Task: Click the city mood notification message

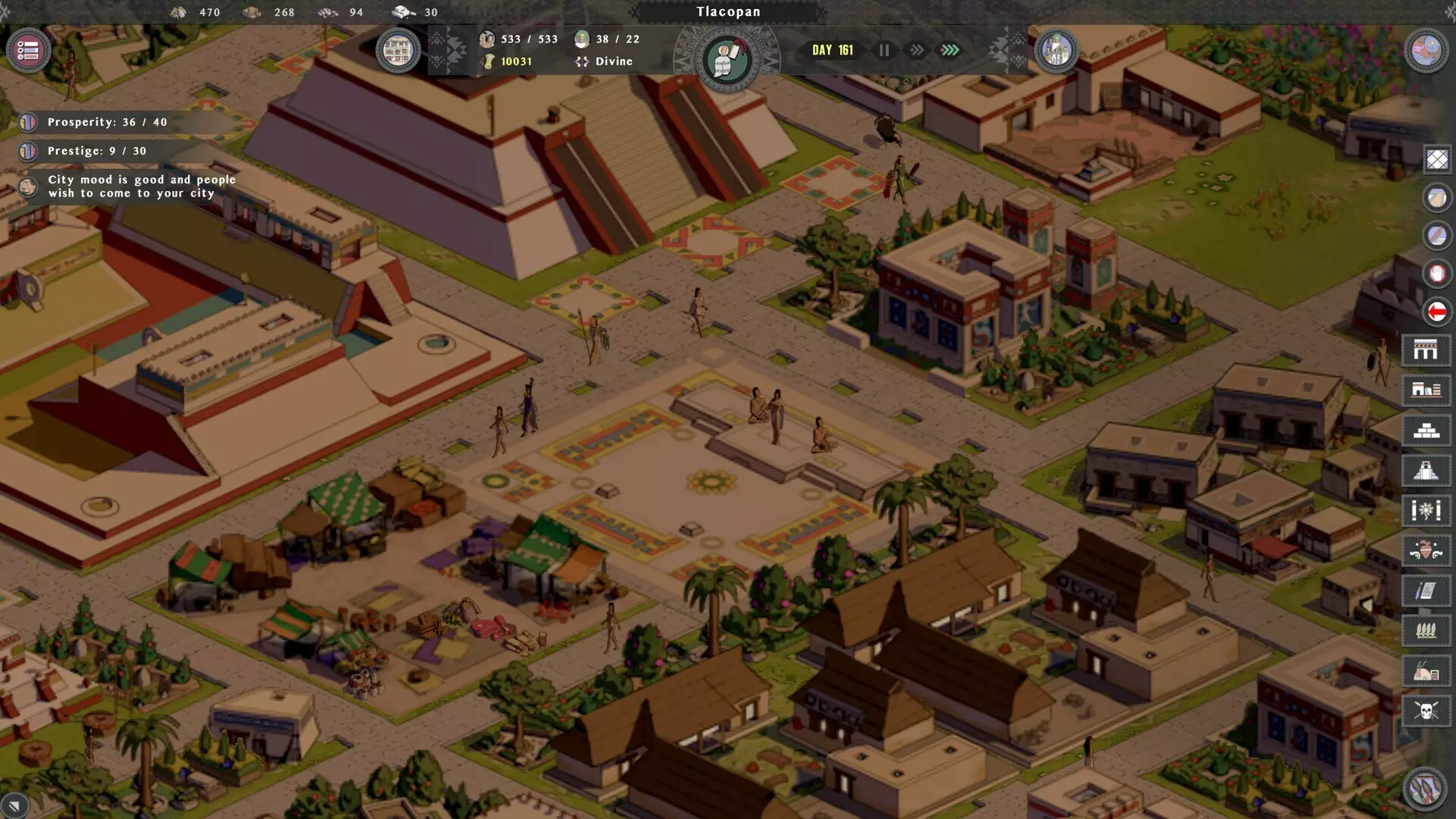Action: (140, 186)
